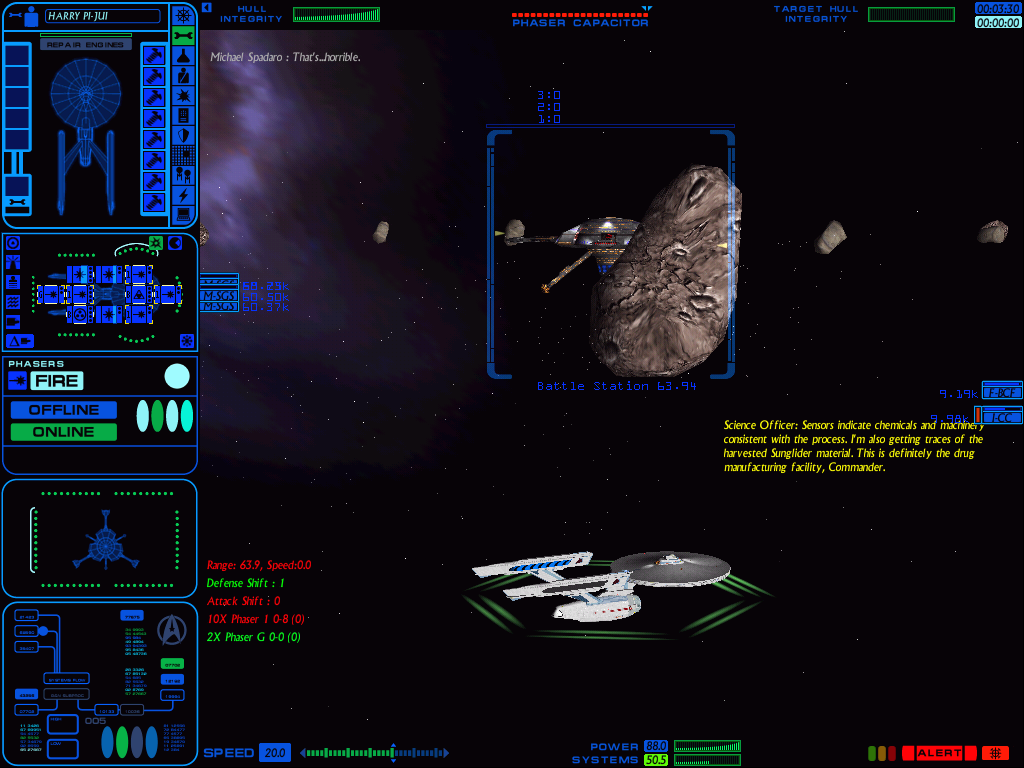
Task: Fire the phasers
Action: 56,380
